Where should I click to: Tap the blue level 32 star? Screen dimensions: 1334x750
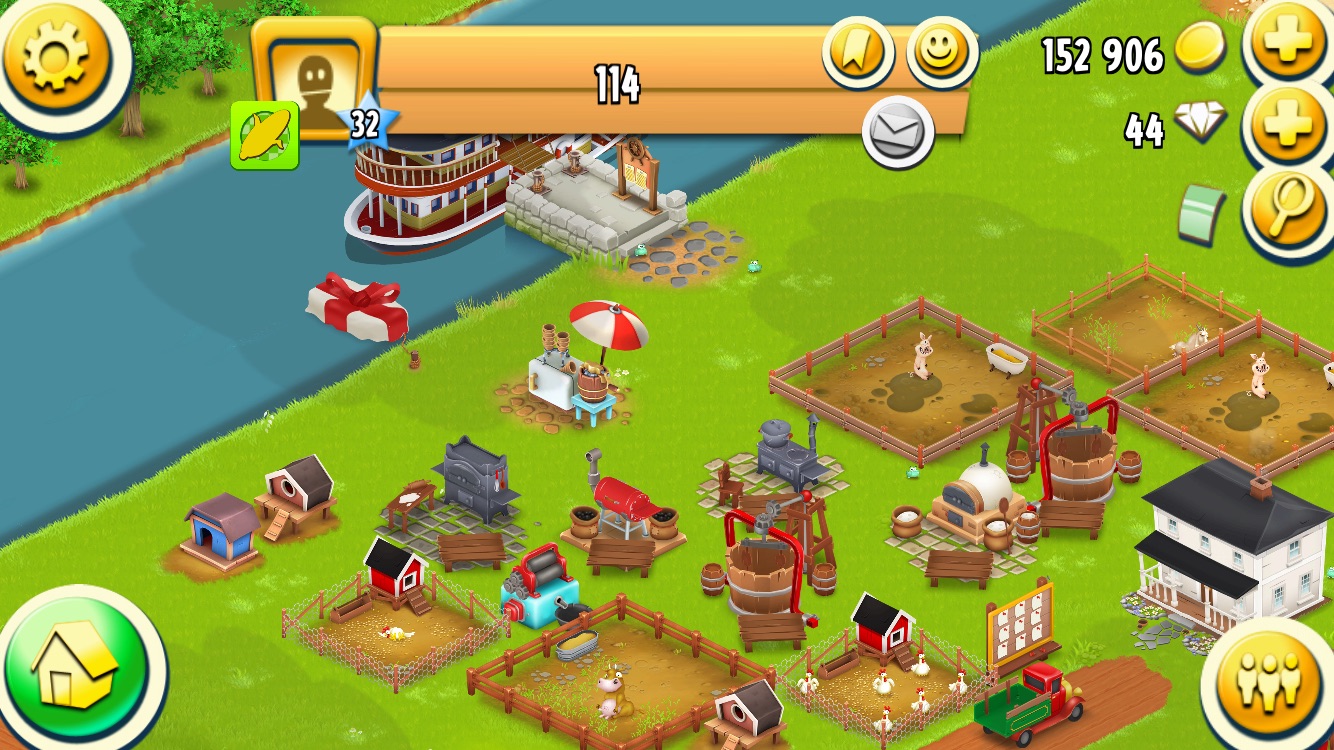coord(365,125)
